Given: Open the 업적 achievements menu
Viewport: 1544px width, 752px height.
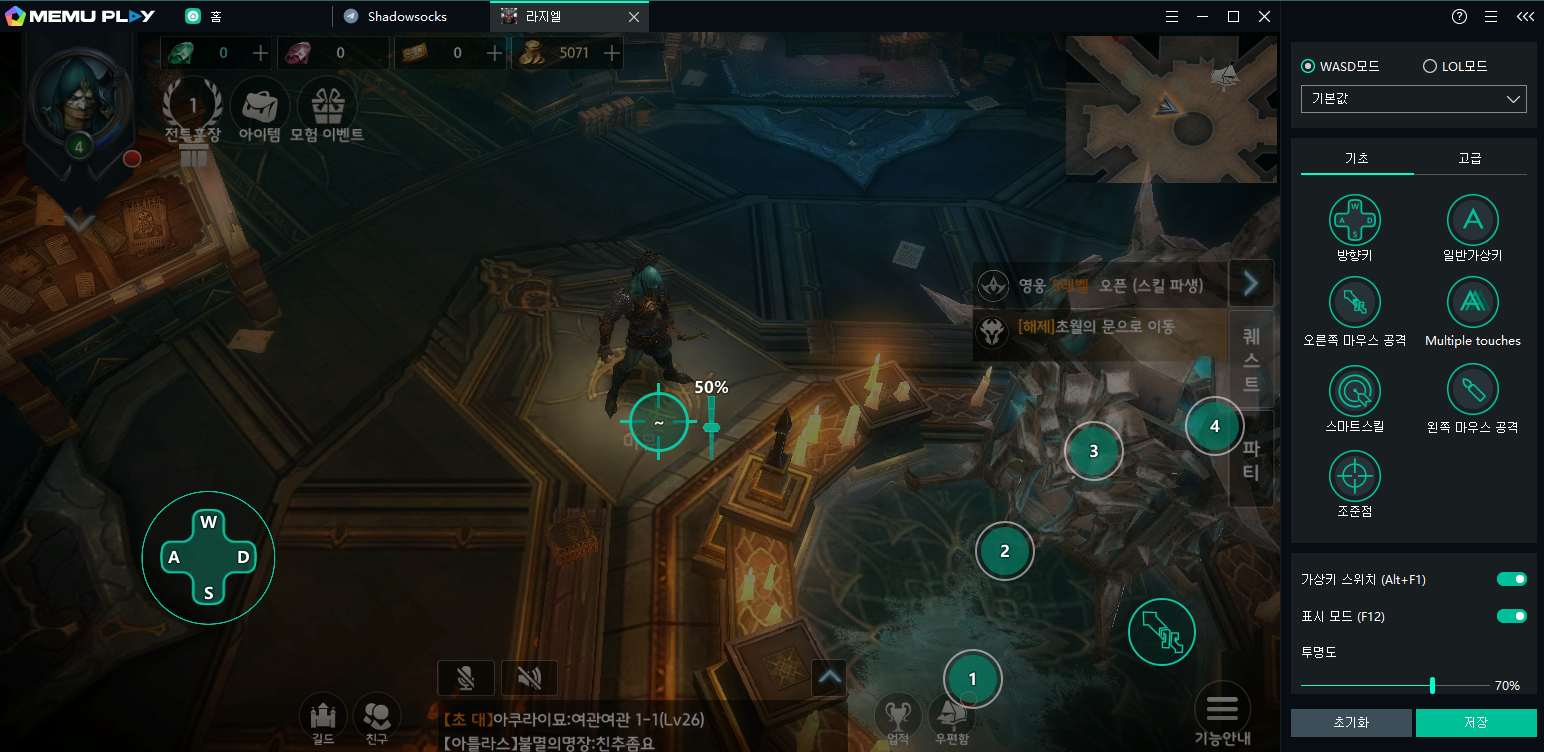Looking at the screenshot, I should click(897, 716).
